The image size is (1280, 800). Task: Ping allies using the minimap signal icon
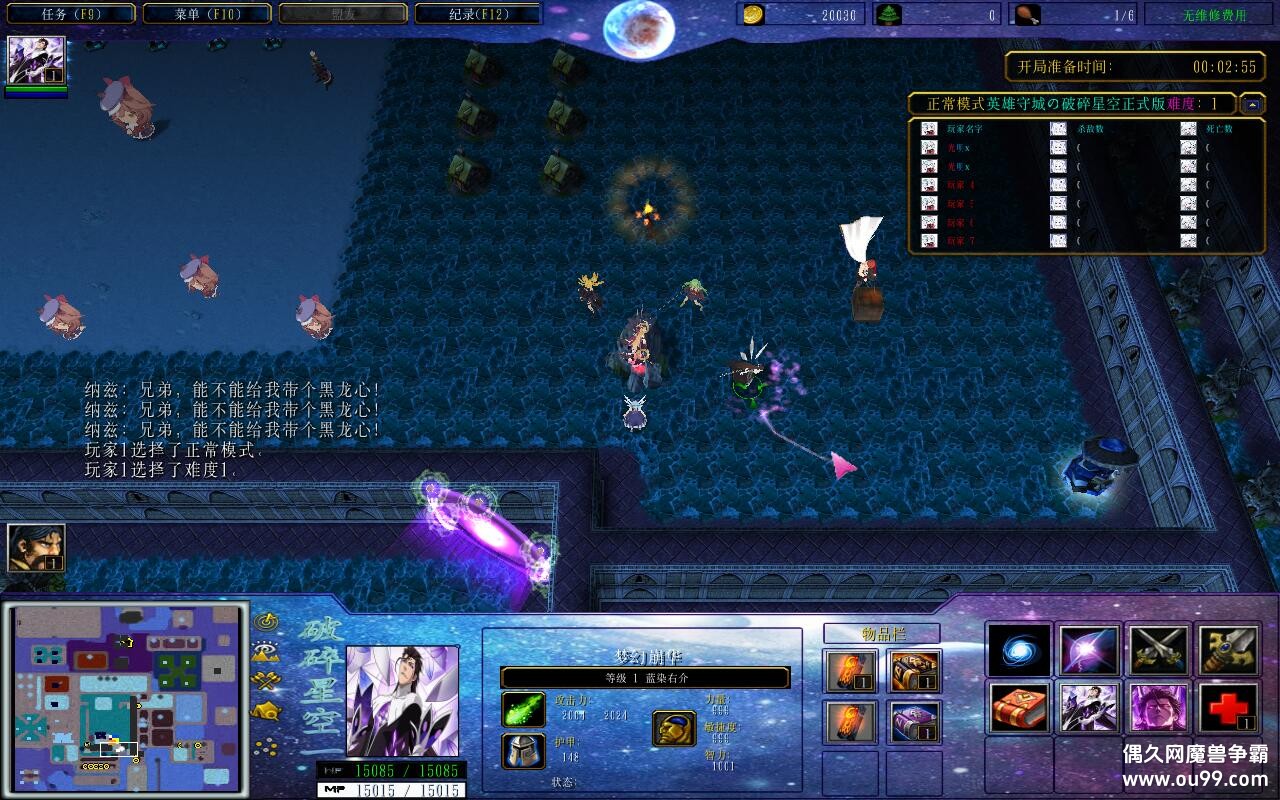point(264,621)
